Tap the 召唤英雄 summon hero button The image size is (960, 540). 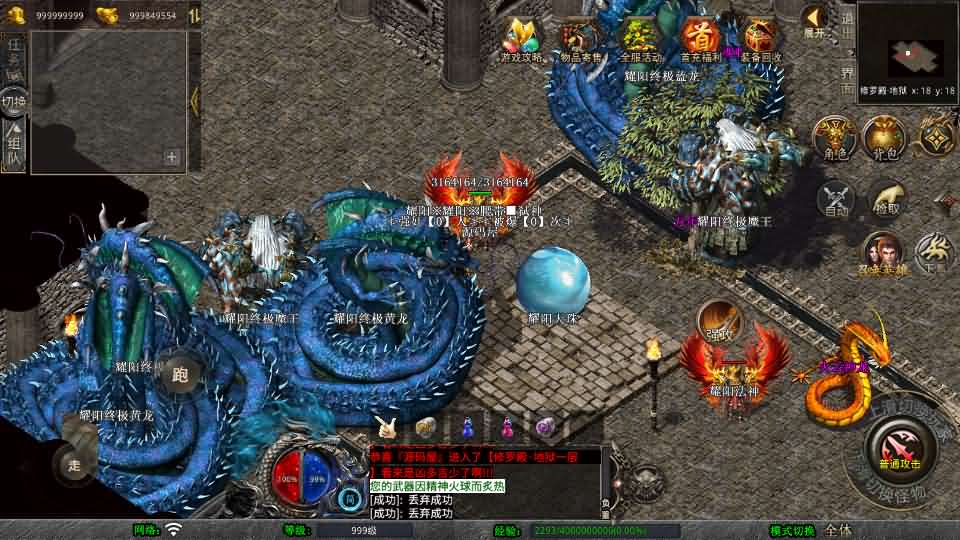coord(882,255)
